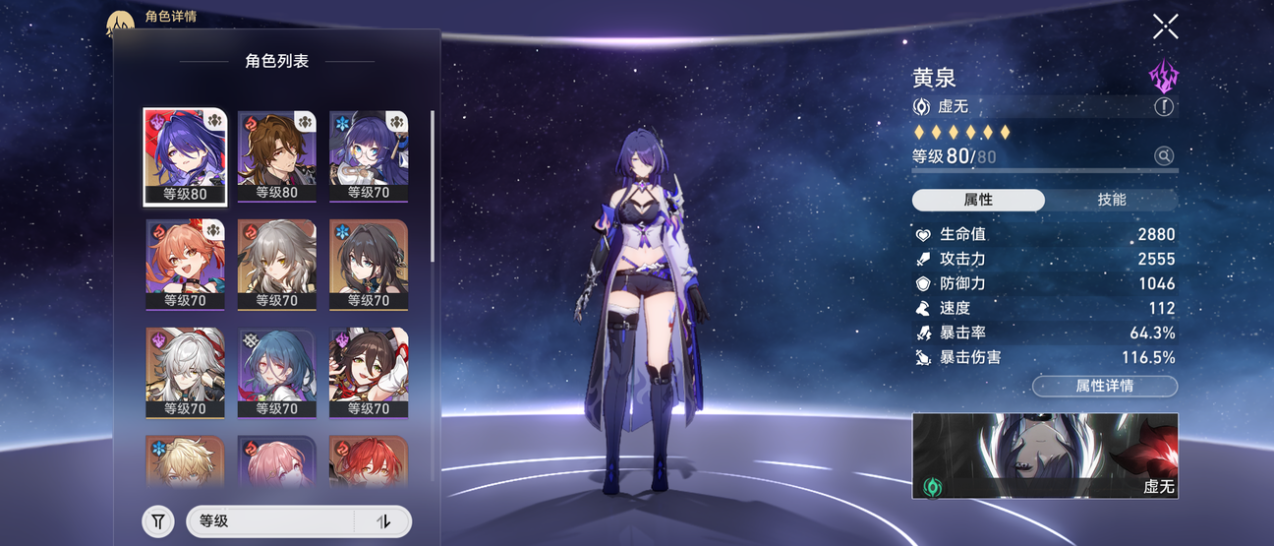Select the grey-haired Trailblazer portrait
1274x546 pixels.
click(277, 264)
